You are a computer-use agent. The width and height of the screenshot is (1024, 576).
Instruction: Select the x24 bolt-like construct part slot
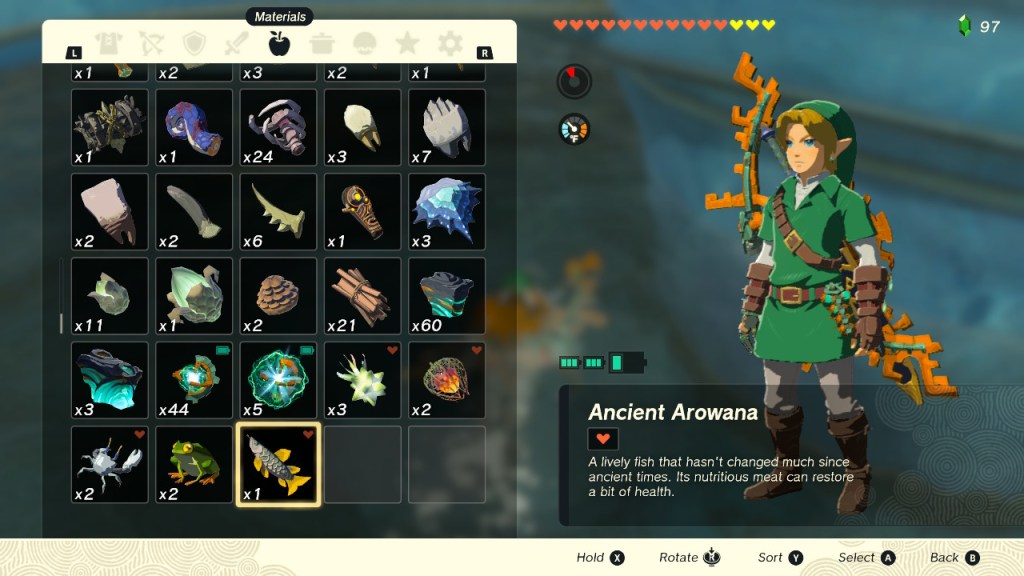point(279,128)
